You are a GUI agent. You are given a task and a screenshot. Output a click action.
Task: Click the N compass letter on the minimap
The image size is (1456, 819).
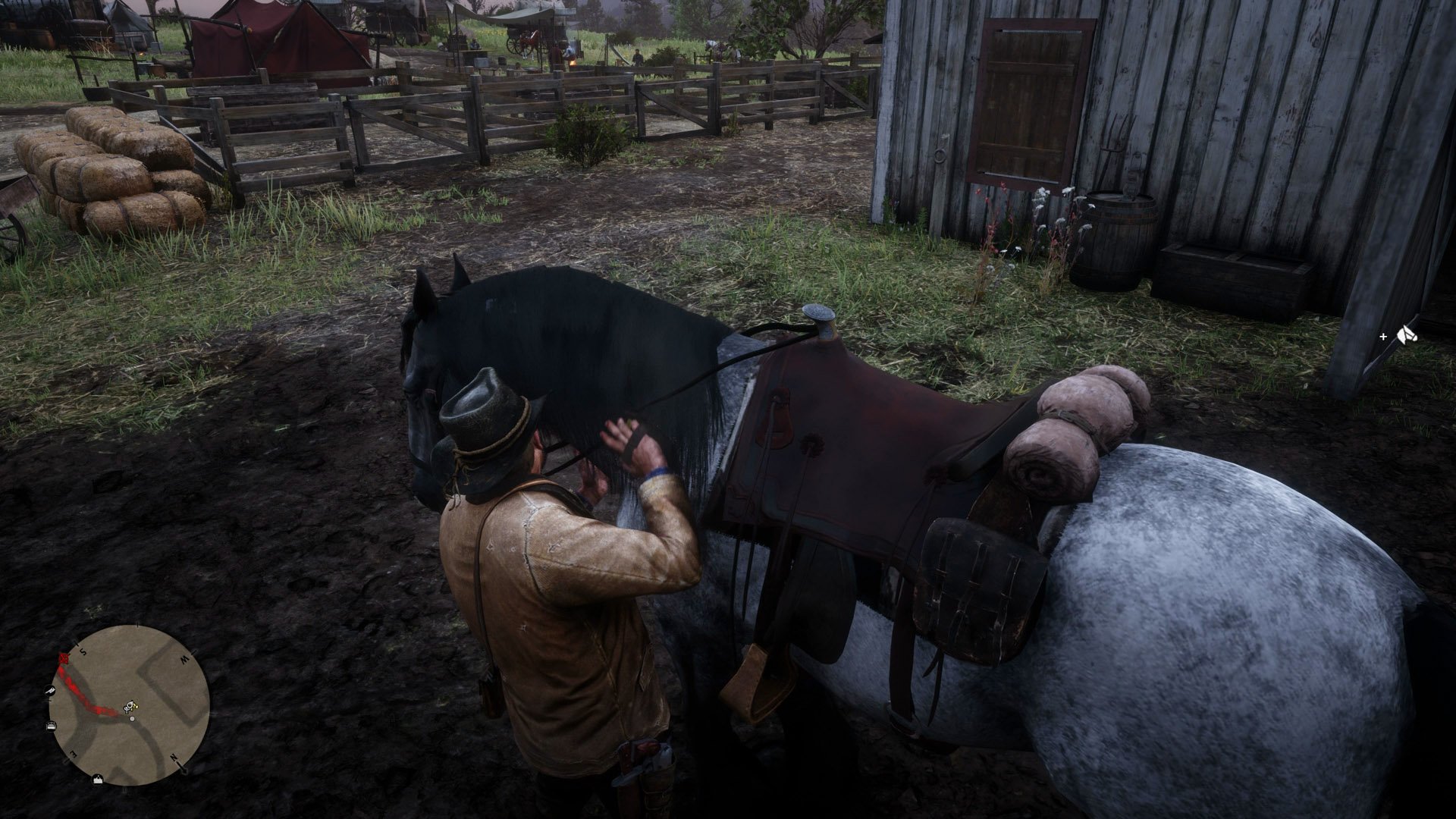click(x=174, y=758)
